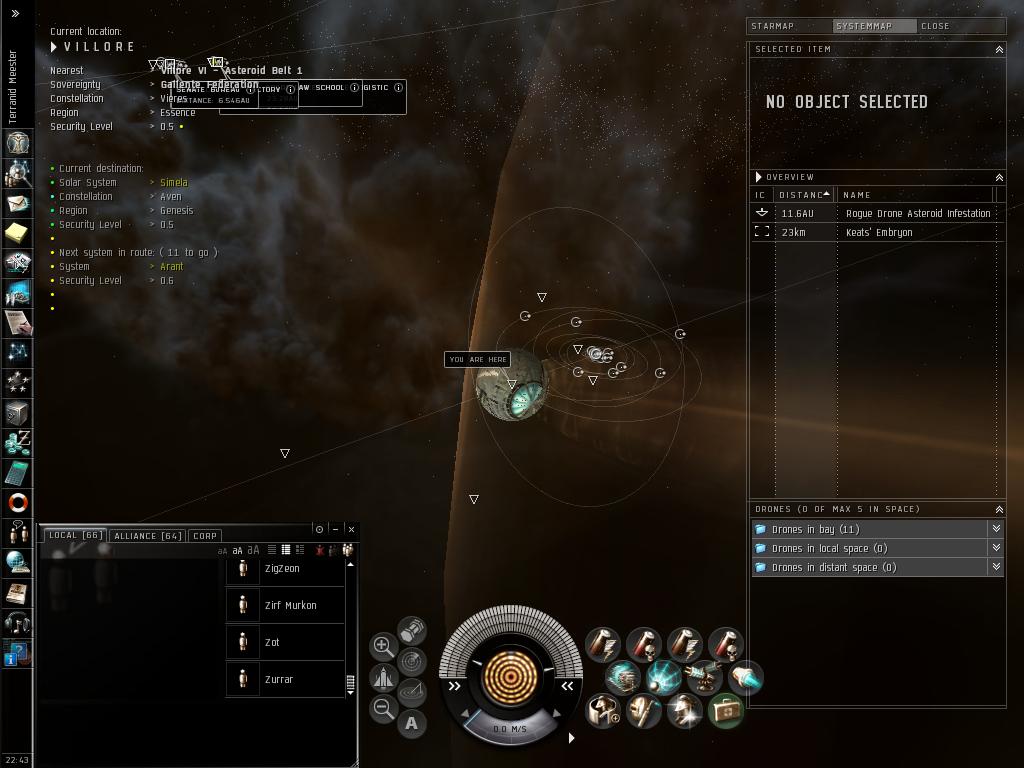
Task: Open the calculator from the sidebar
Action: pos(17,473)
